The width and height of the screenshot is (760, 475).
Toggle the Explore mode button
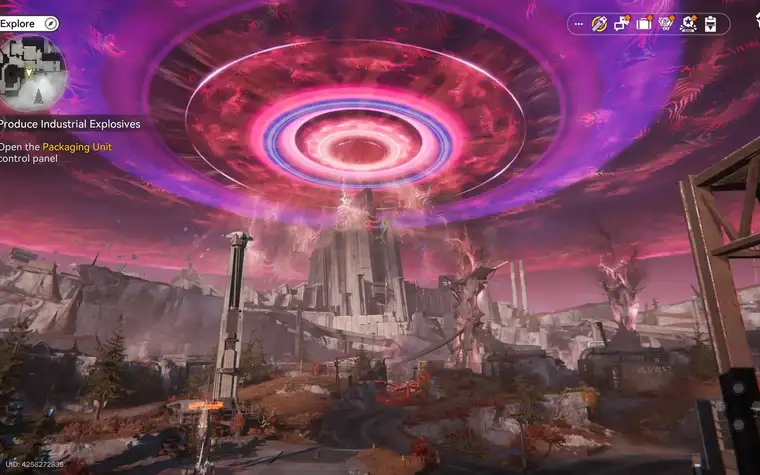[x=51, y=23]
